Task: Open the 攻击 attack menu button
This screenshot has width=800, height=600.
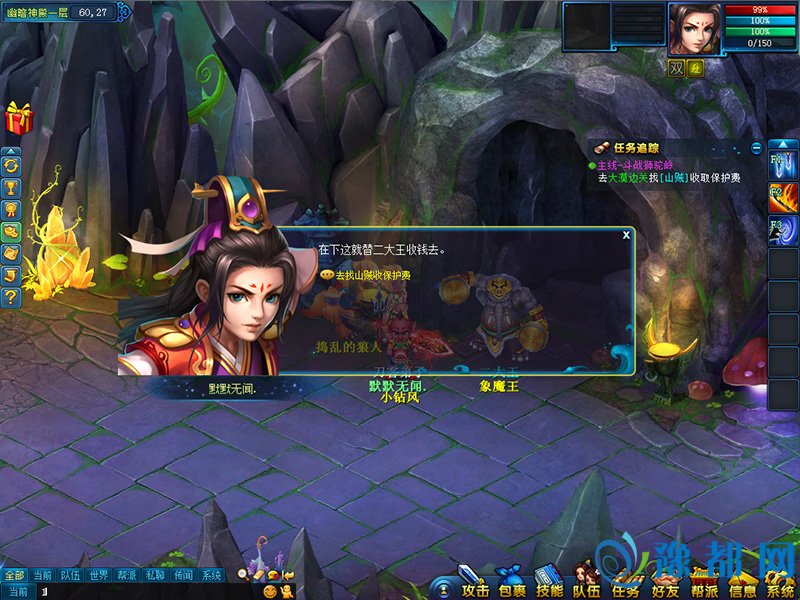Action: (x=471, y=584)
